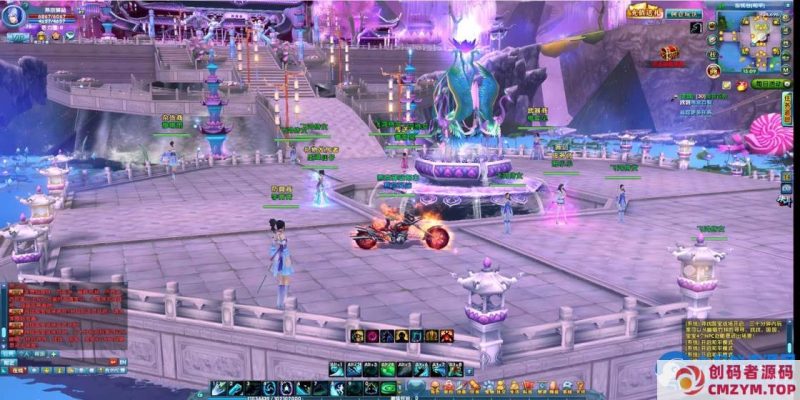Open the green daily activity button
The width and height of the screenshot is (800, 400).
coord(771,85)
